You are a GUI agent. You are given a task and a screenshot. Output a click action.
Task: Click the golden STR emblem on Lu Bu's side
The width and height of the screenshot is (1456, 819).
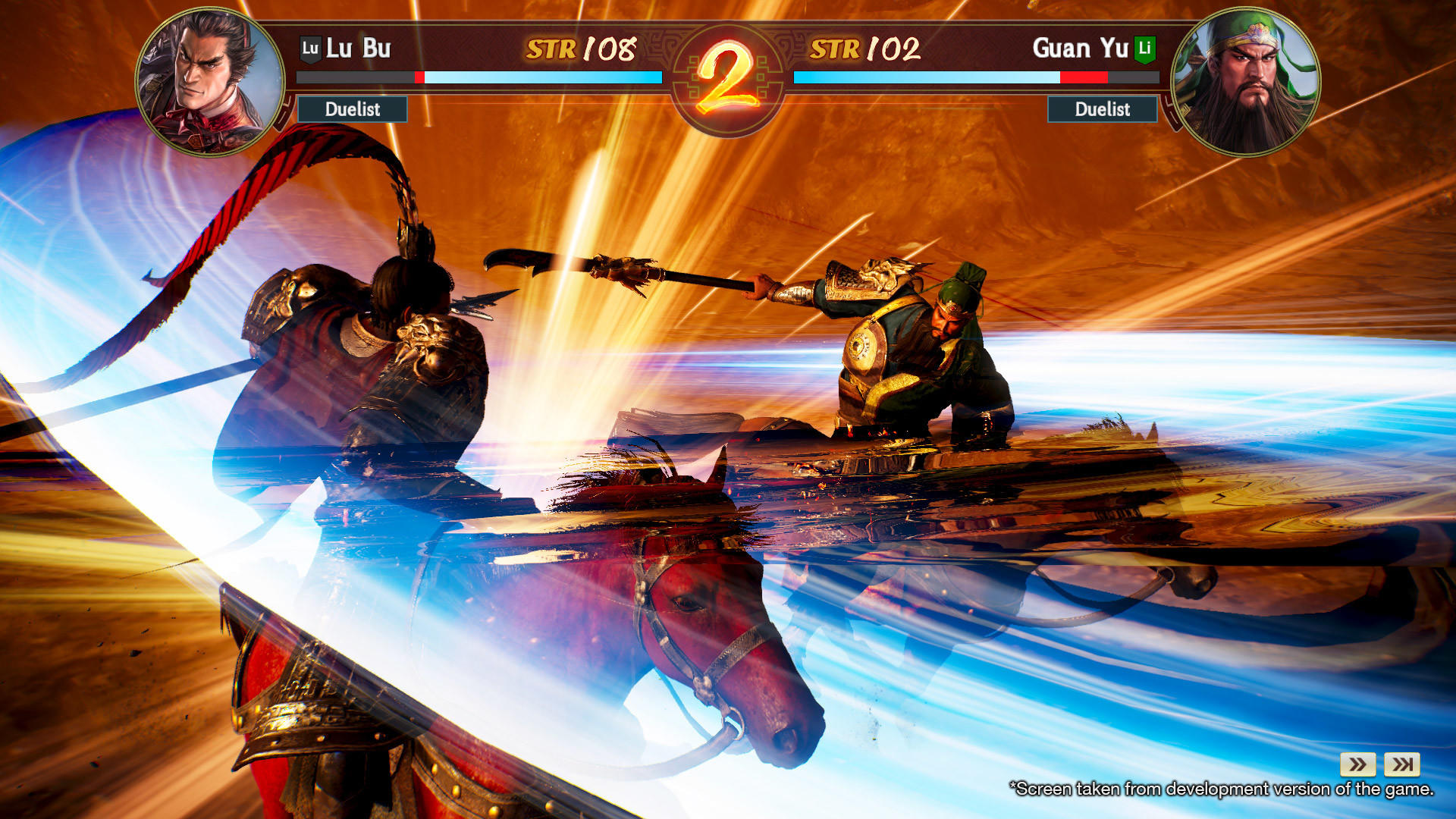pyautogui.click(x=551, y=49)
